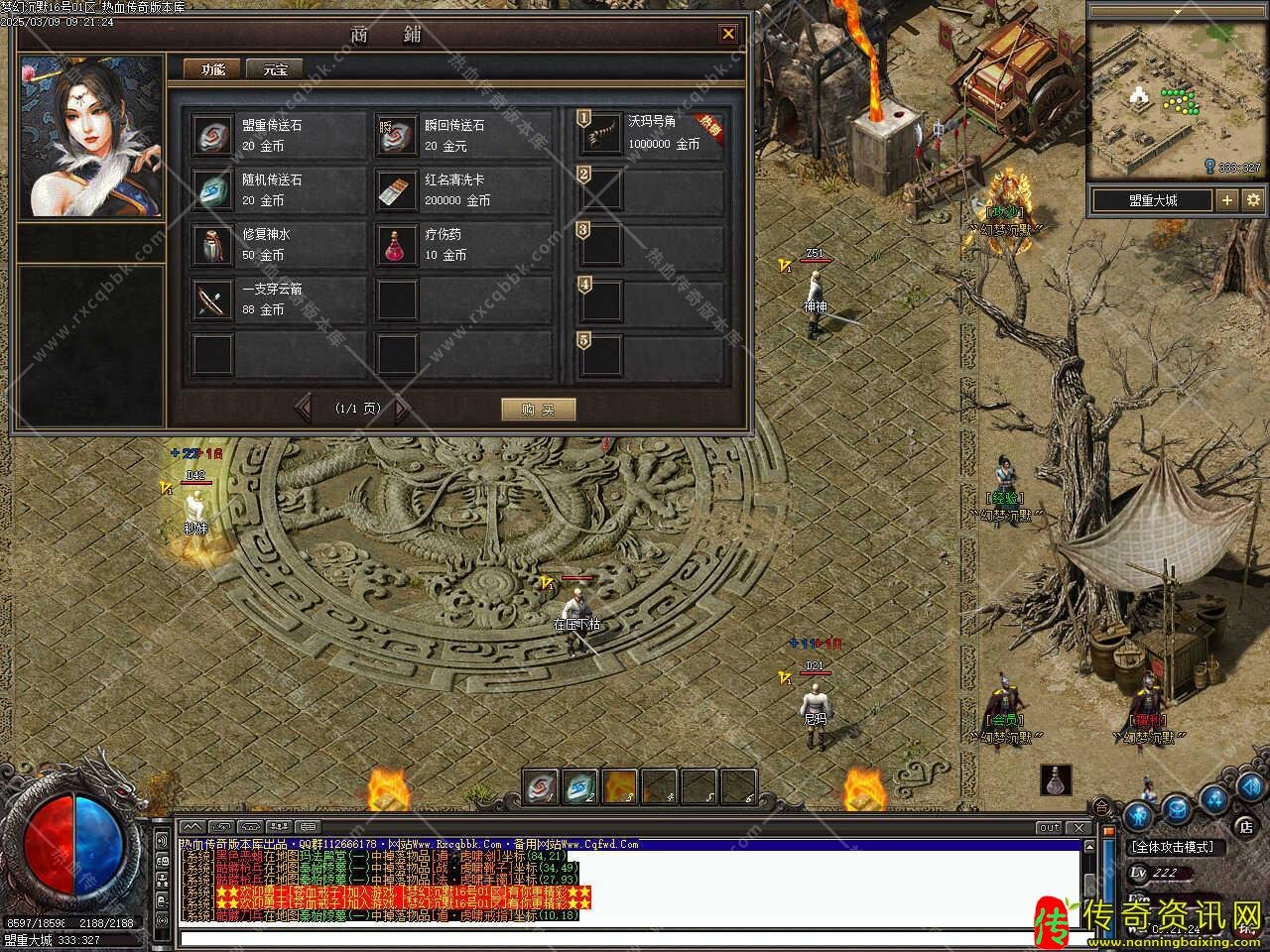Select the 功能 shop tab

coord(213,69)
